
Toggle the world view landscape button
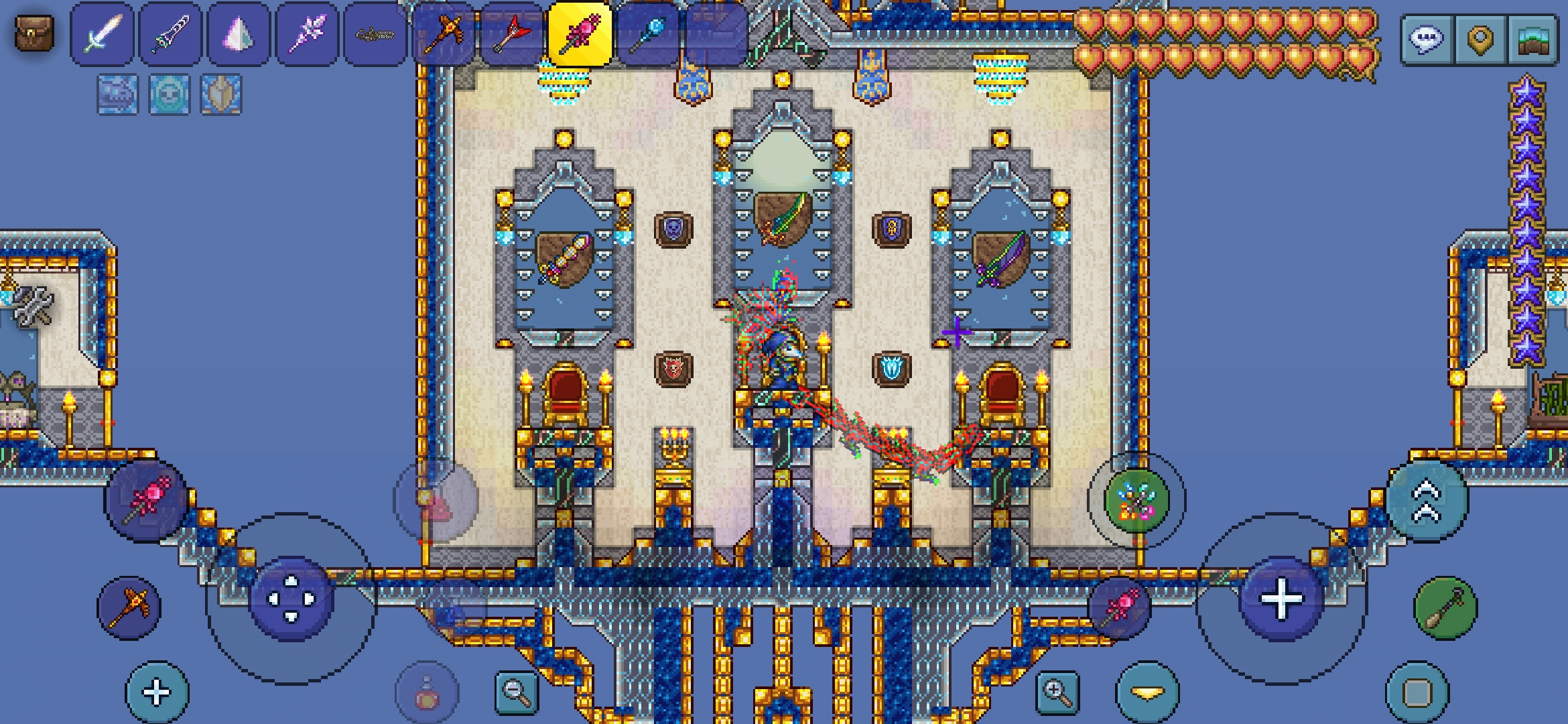[1533, 40]
